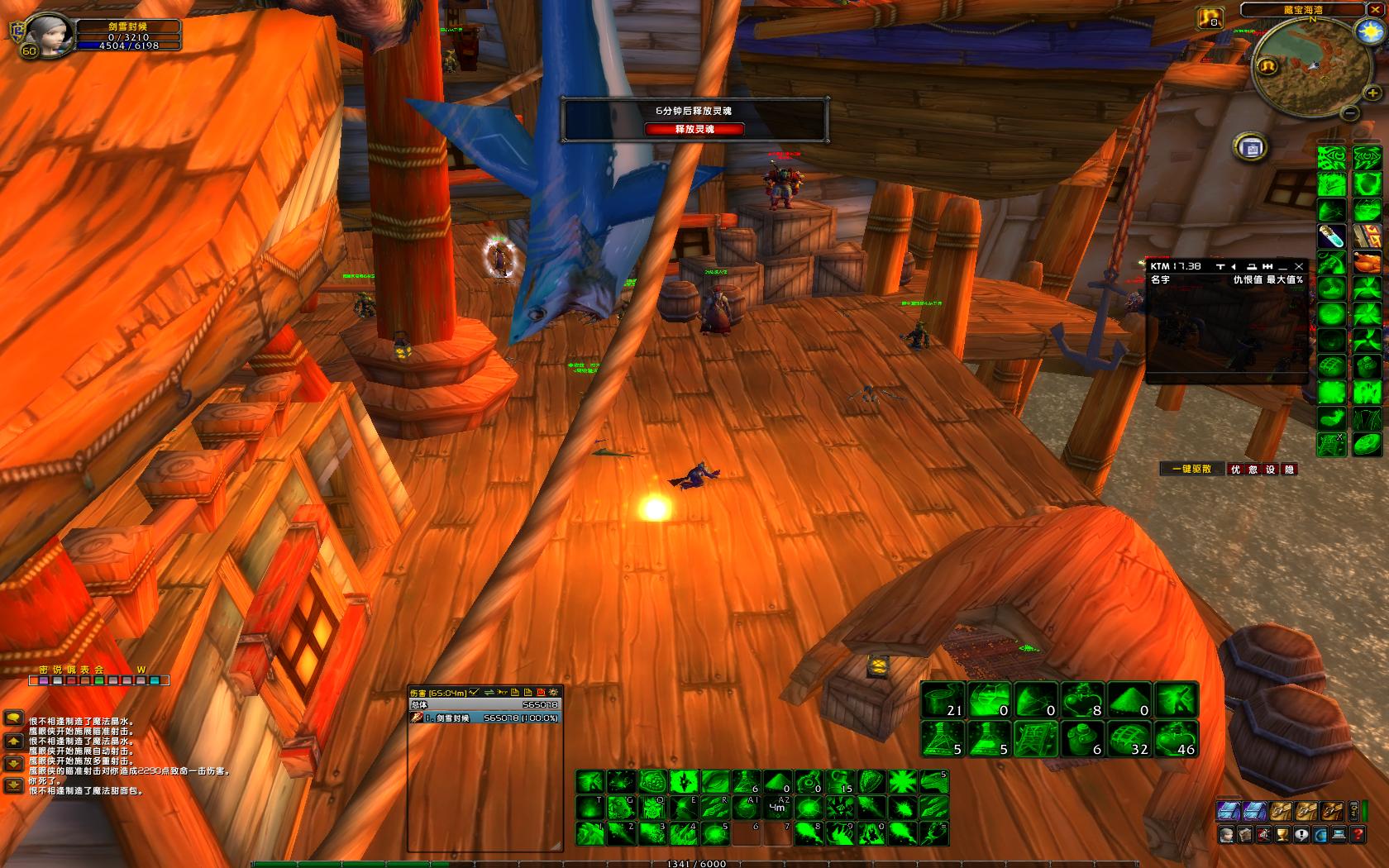The height and width of the screenshot is (868, 1389).
Task: Use the item slot showing count 21
Action: [943, 699]
